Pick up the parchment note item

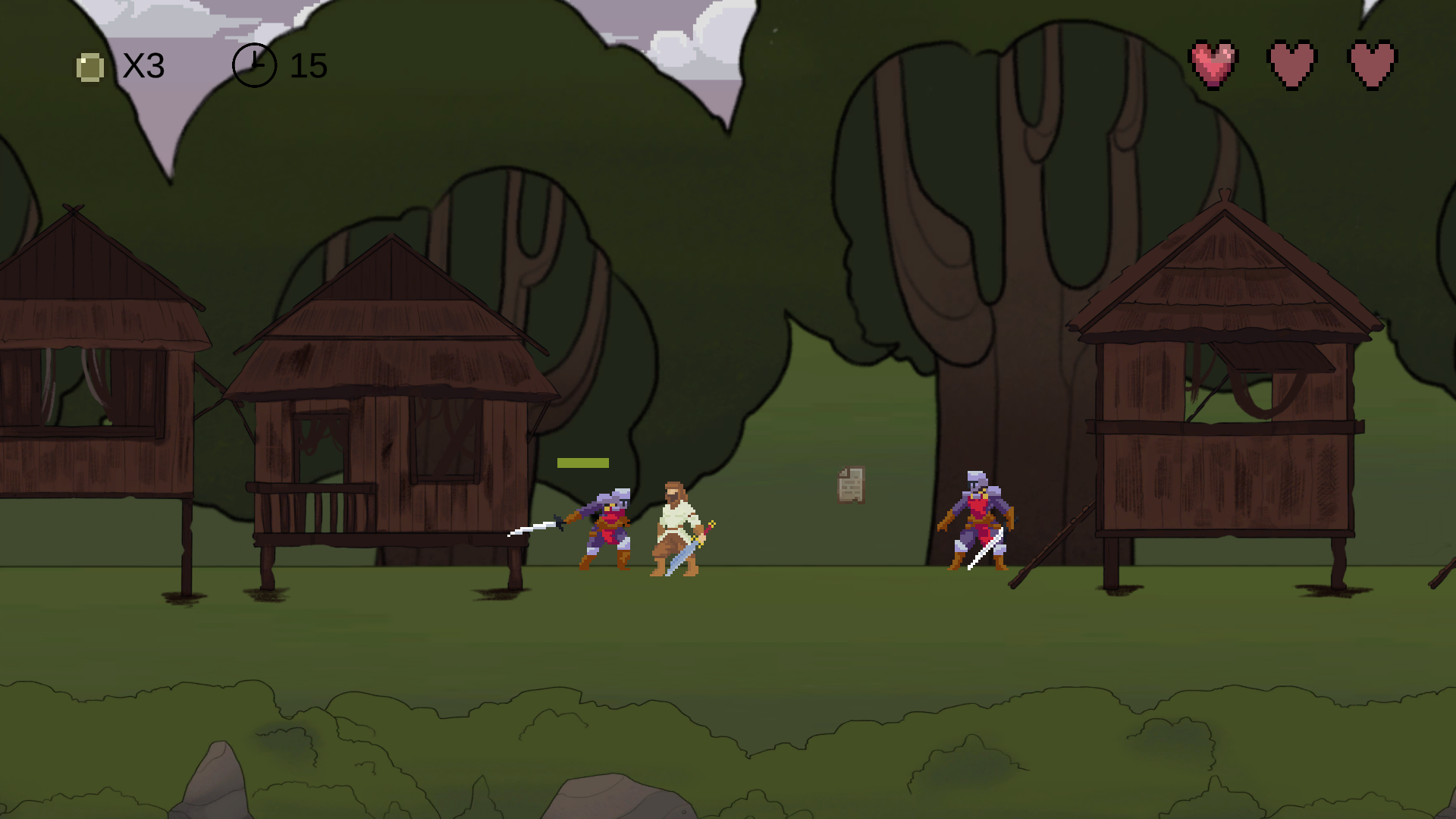851,483
